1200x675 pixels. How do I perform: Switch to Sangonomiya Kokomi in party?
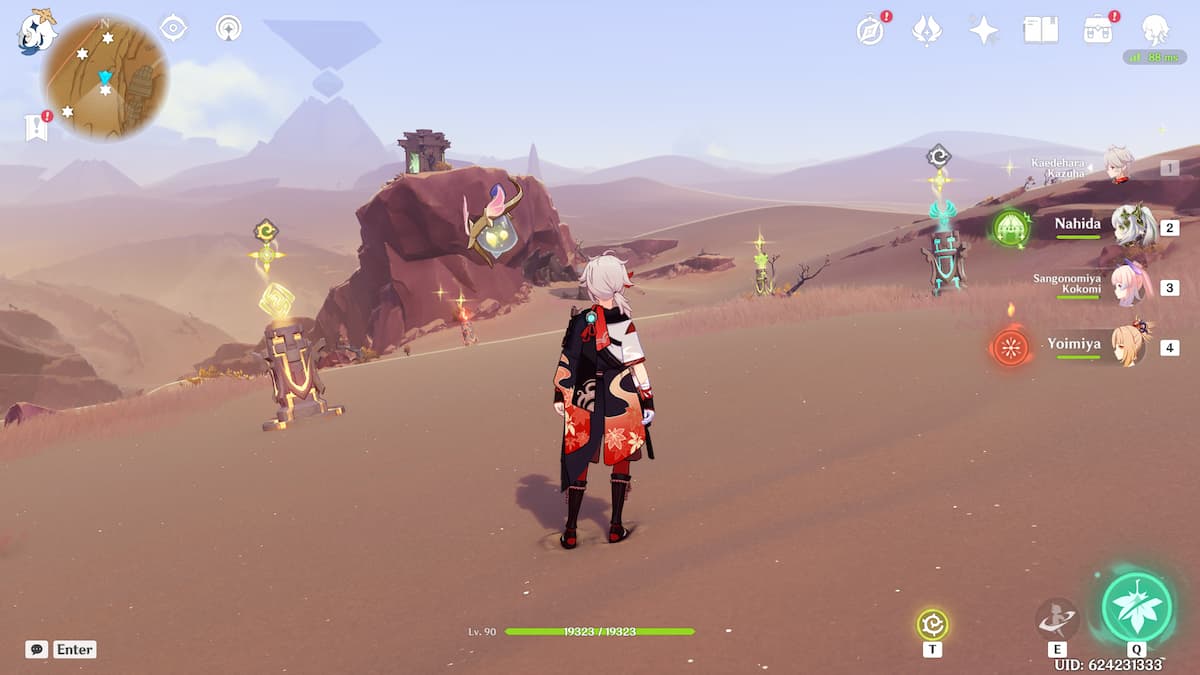(1130, 286)
